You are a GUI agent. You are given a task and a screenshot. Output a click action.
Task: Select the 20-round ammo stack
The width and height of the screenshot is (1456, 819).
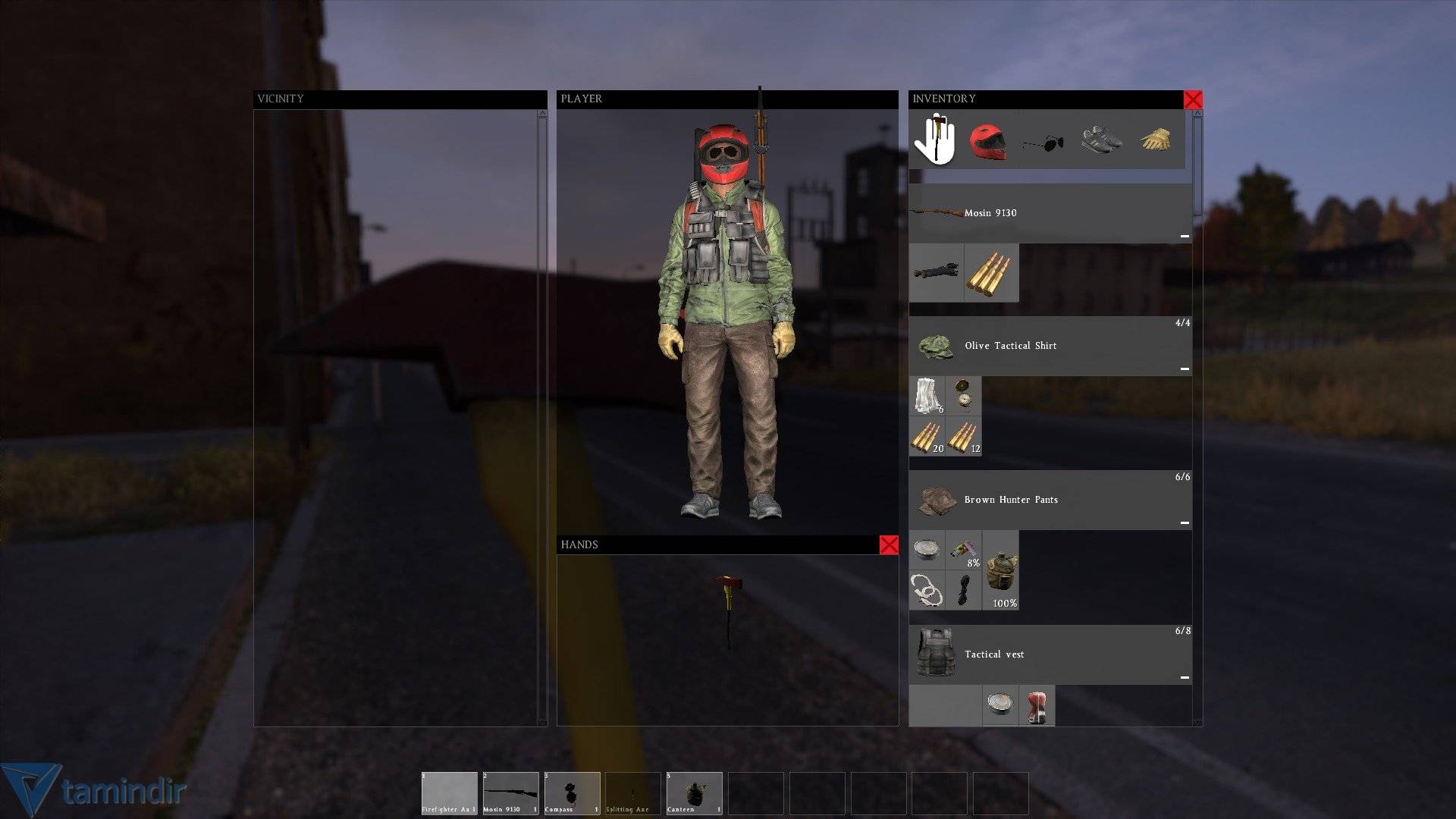(x=927, y=437)
